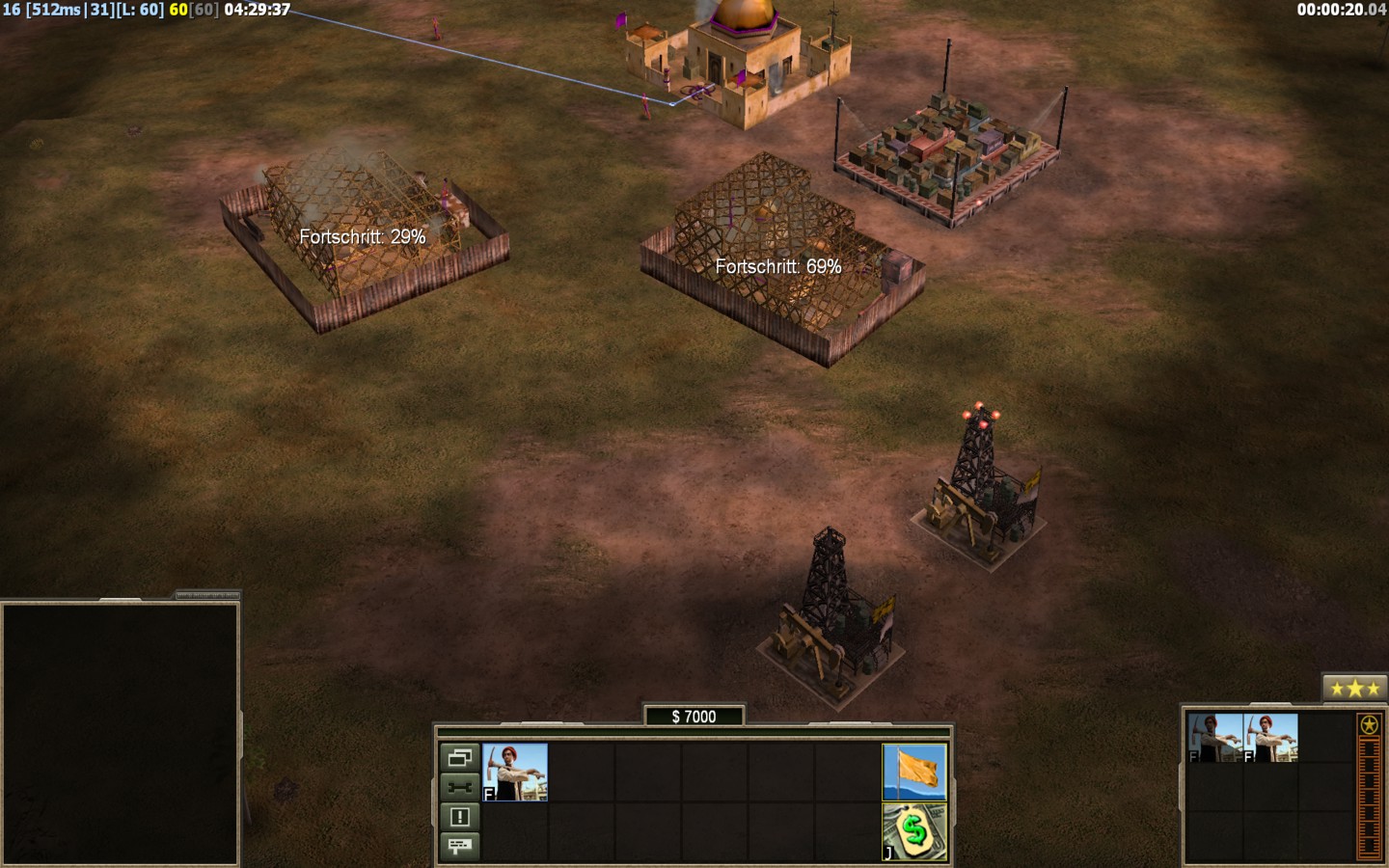This screenshot has height=868, width=1389.
Task: Click the exclamation mark button
Action: [x=459, y=817]
